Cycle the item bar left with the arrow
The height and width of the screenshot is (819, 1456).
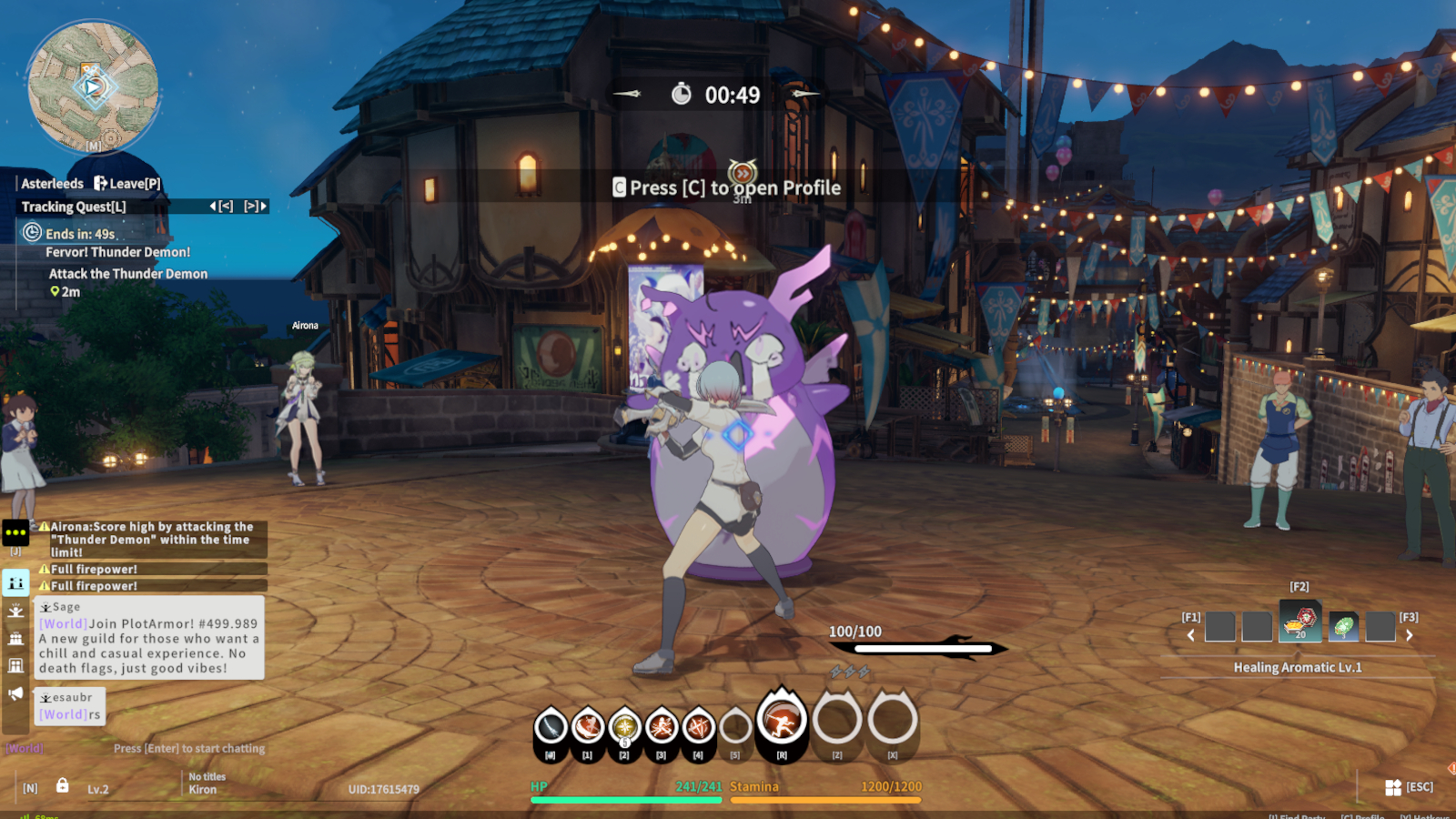pyautogui.click(x=1190, y=635)
